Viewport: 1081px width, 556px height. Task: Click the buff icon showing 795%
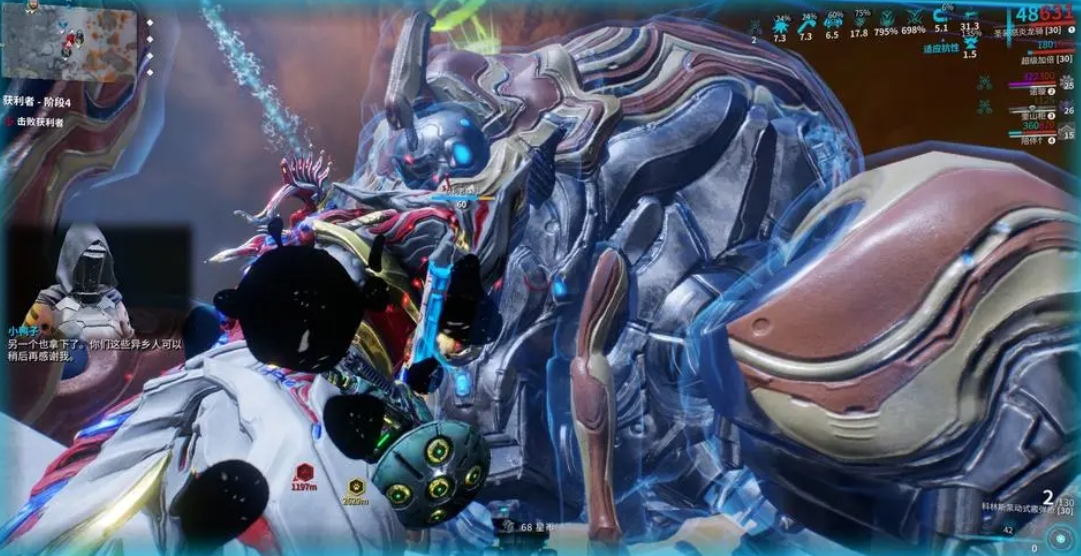click(886, 19)
